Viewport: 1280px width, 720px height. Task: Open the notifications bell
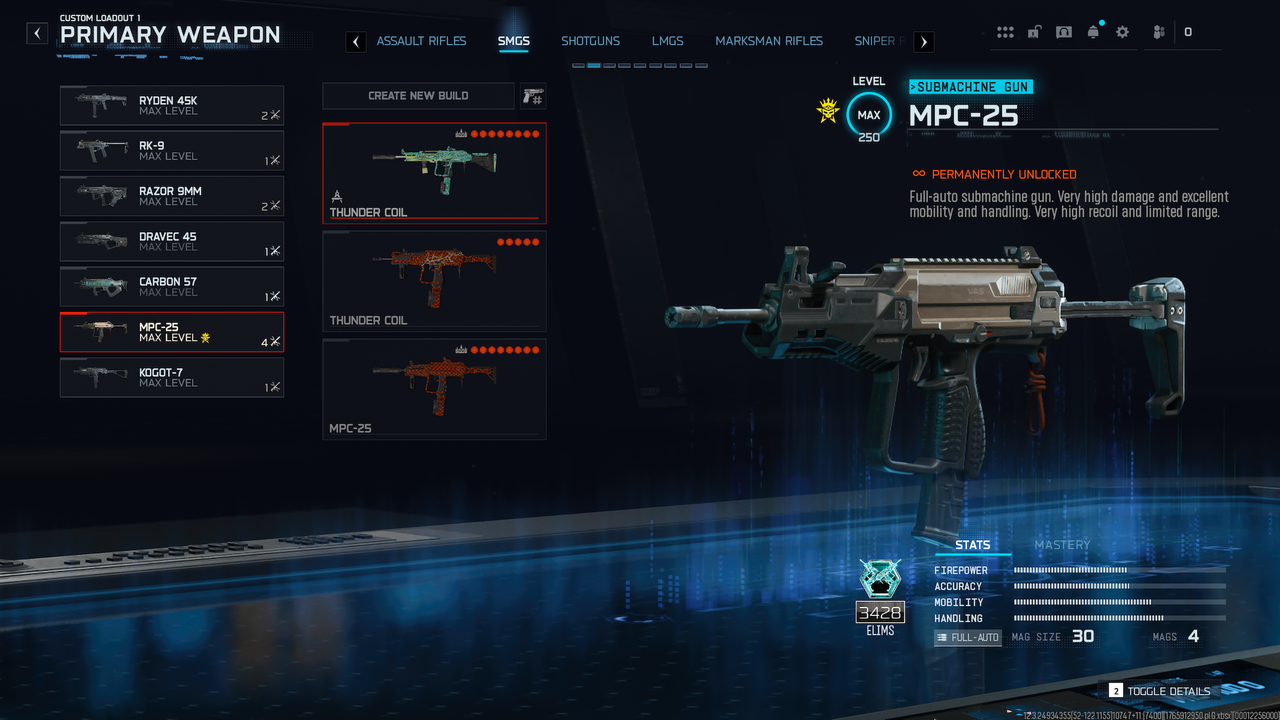tap(1093, 32)
